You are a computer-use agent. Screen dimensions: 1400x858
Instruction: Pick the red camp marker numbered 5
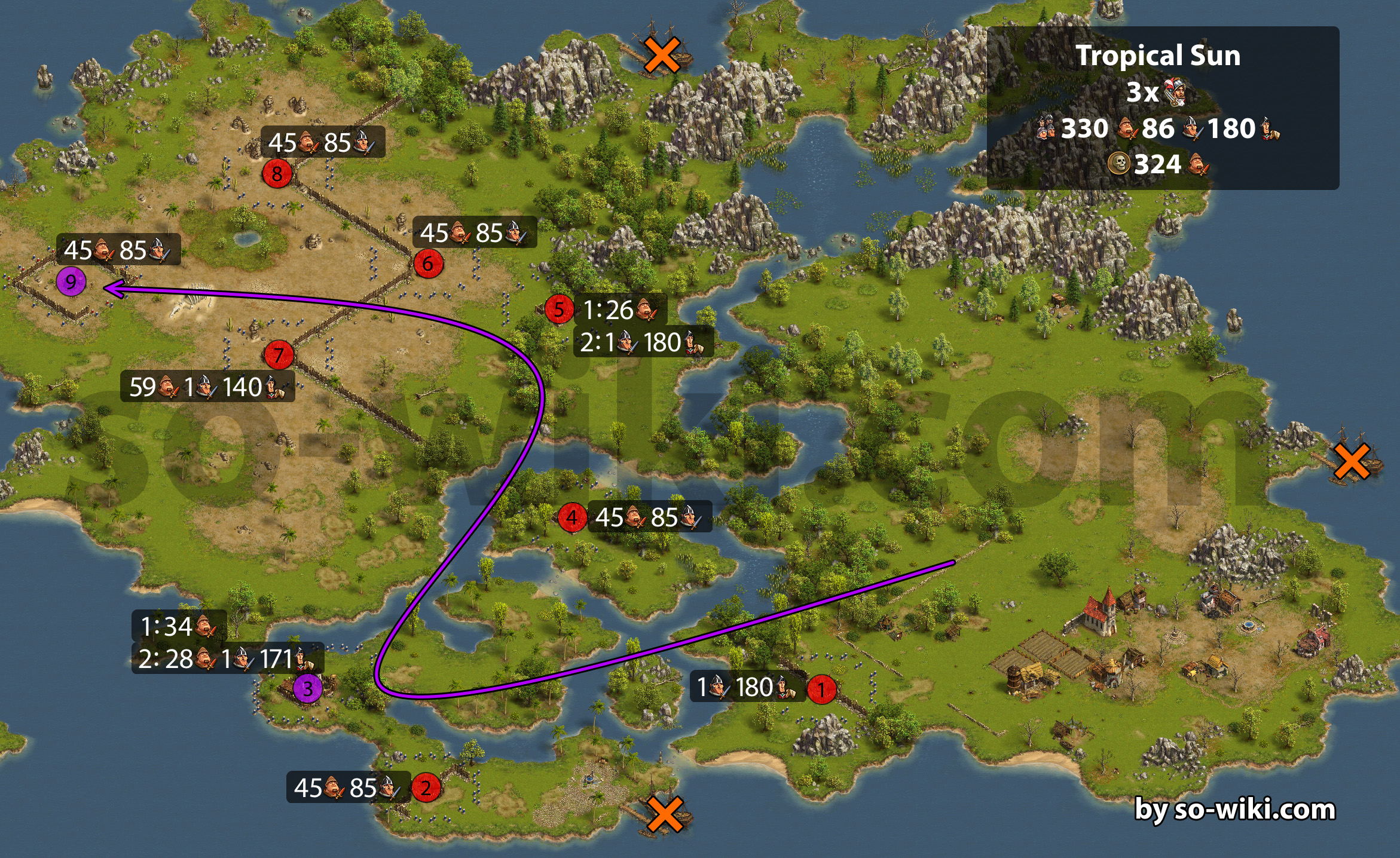point(559,310)
